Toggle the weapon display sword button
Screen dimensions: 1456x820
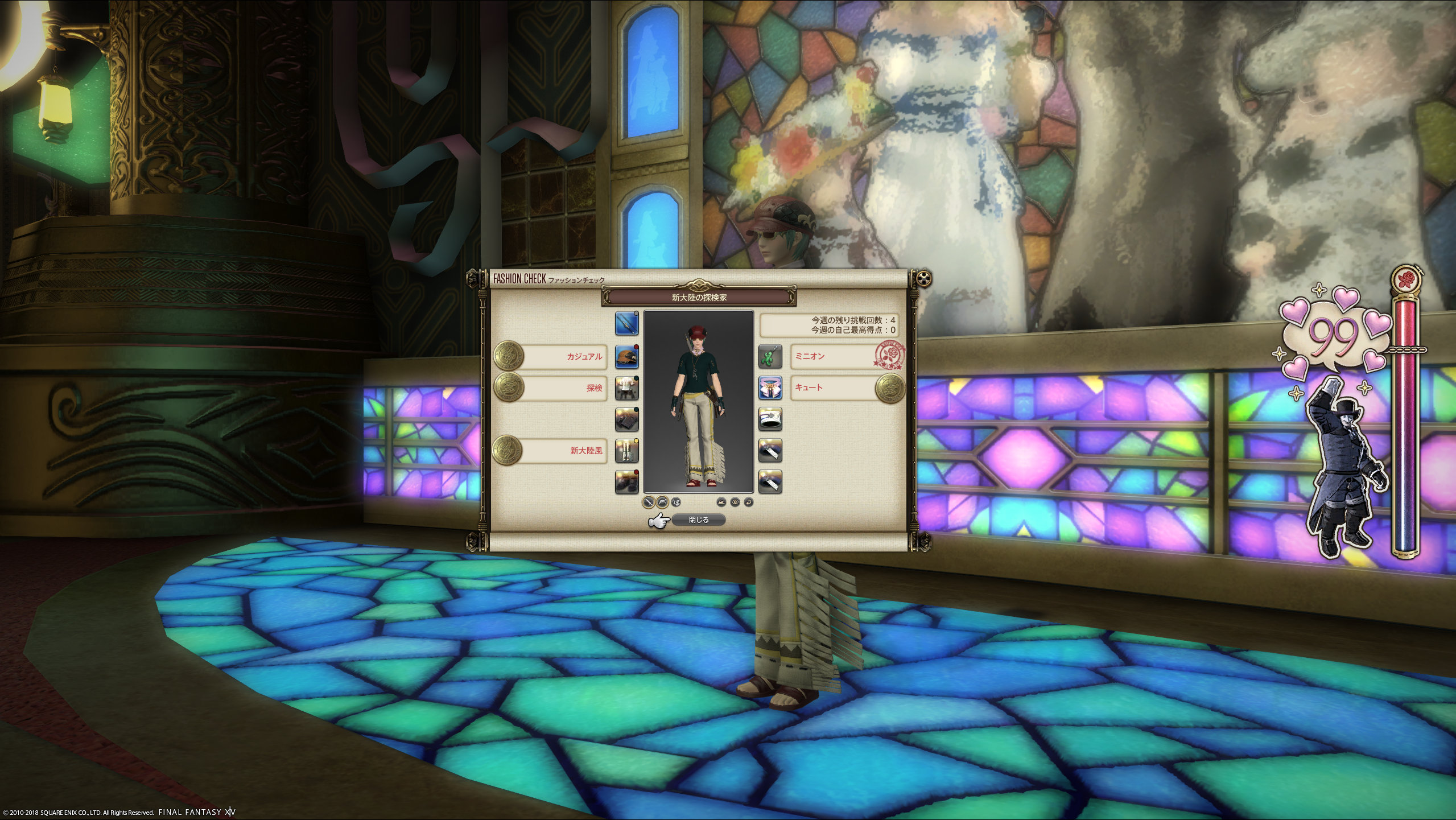tap(649, 502)
